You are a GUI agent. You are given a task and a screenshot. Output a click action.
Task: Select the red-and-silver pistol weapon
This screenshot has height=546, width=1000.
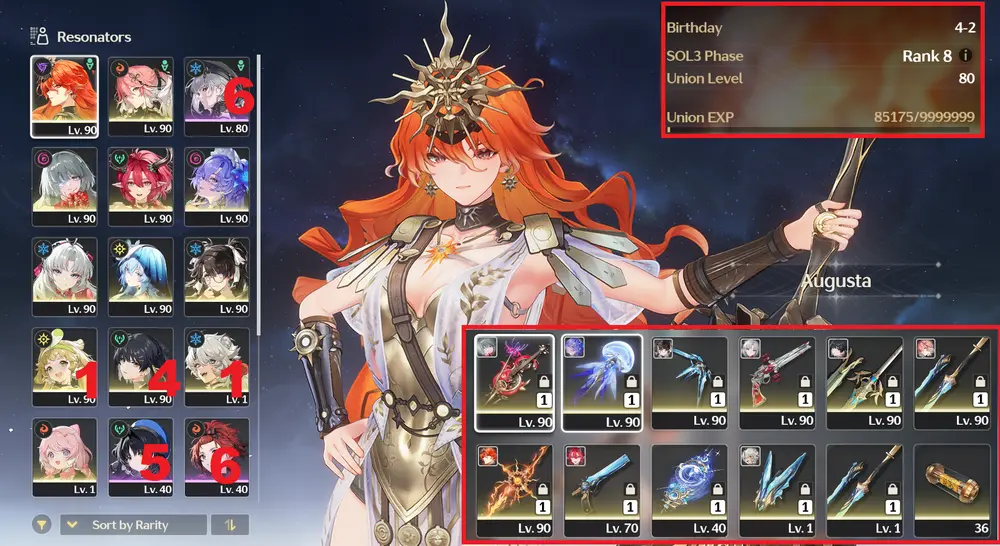[776, 380]
